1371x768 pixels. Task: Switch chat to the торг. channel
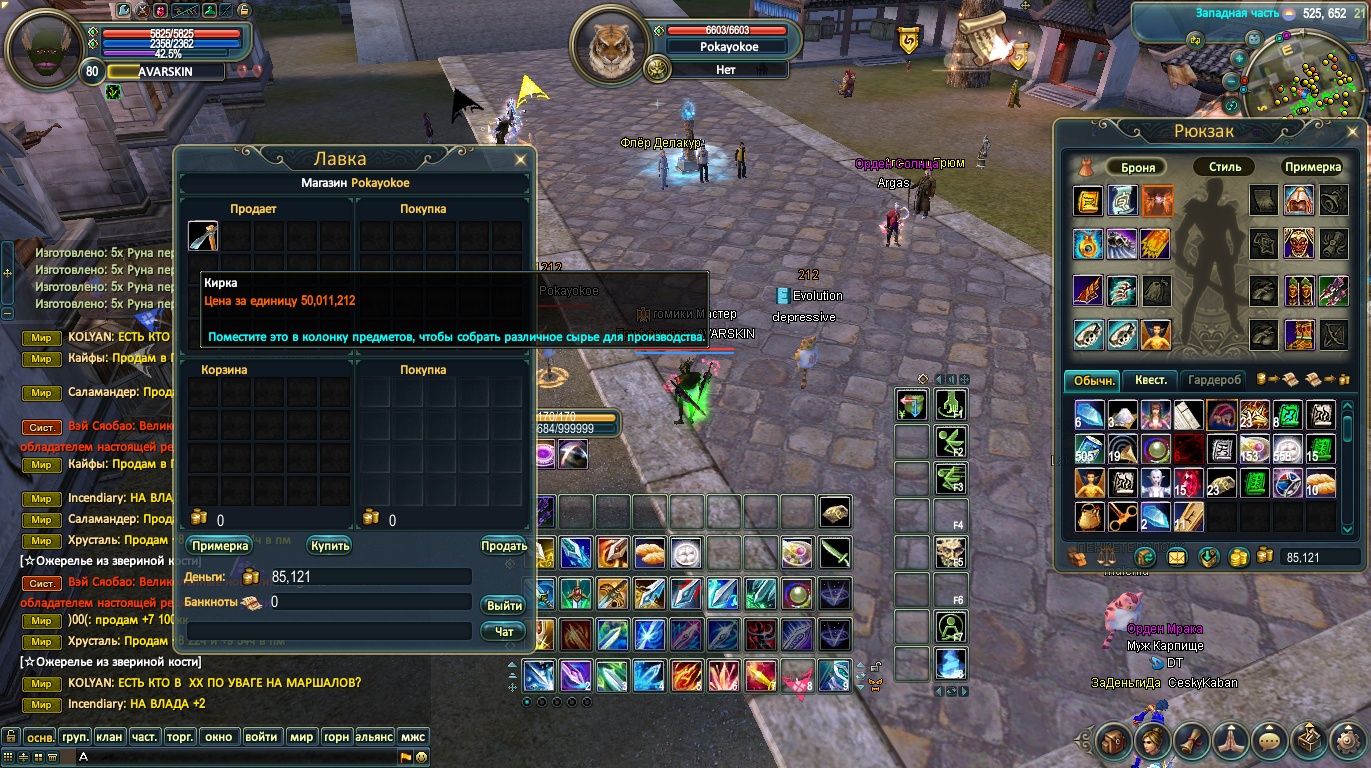179,737
